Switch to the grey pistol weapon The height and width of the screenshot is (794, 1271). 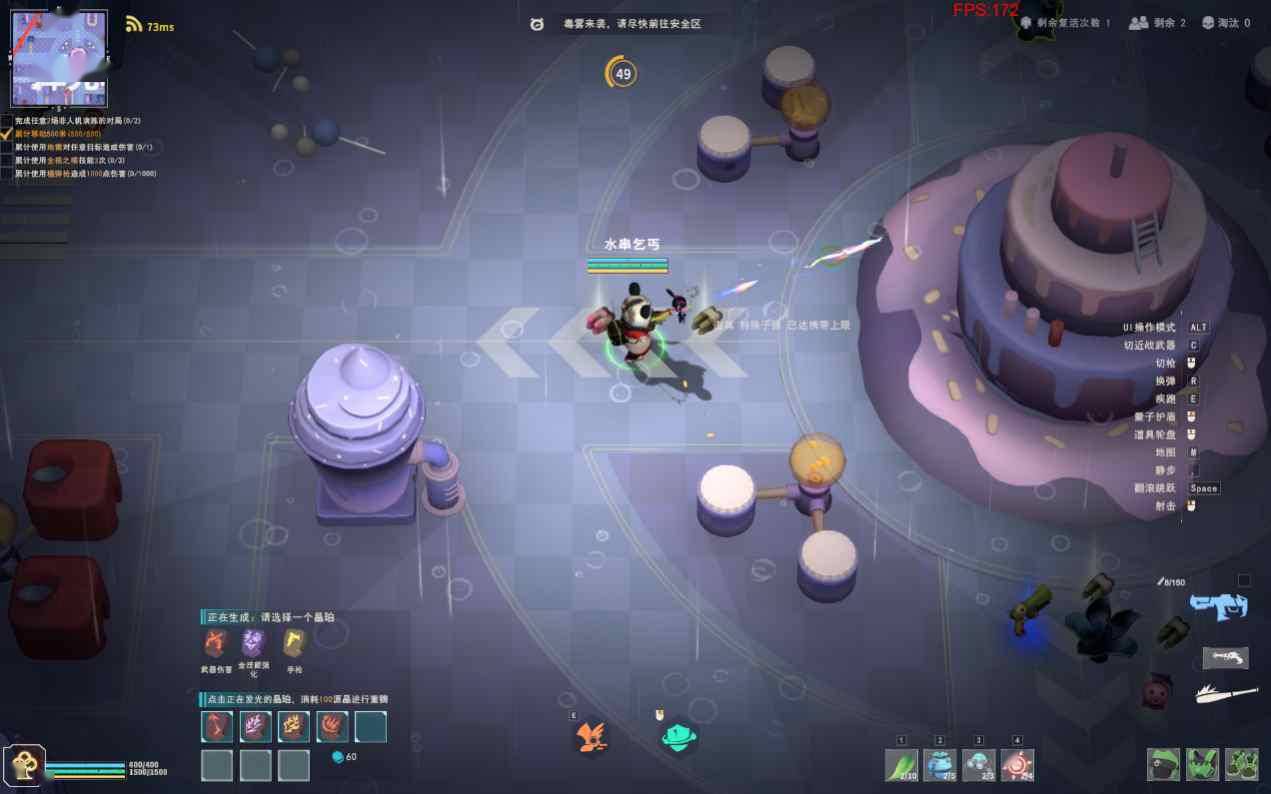click(1225, 657)
